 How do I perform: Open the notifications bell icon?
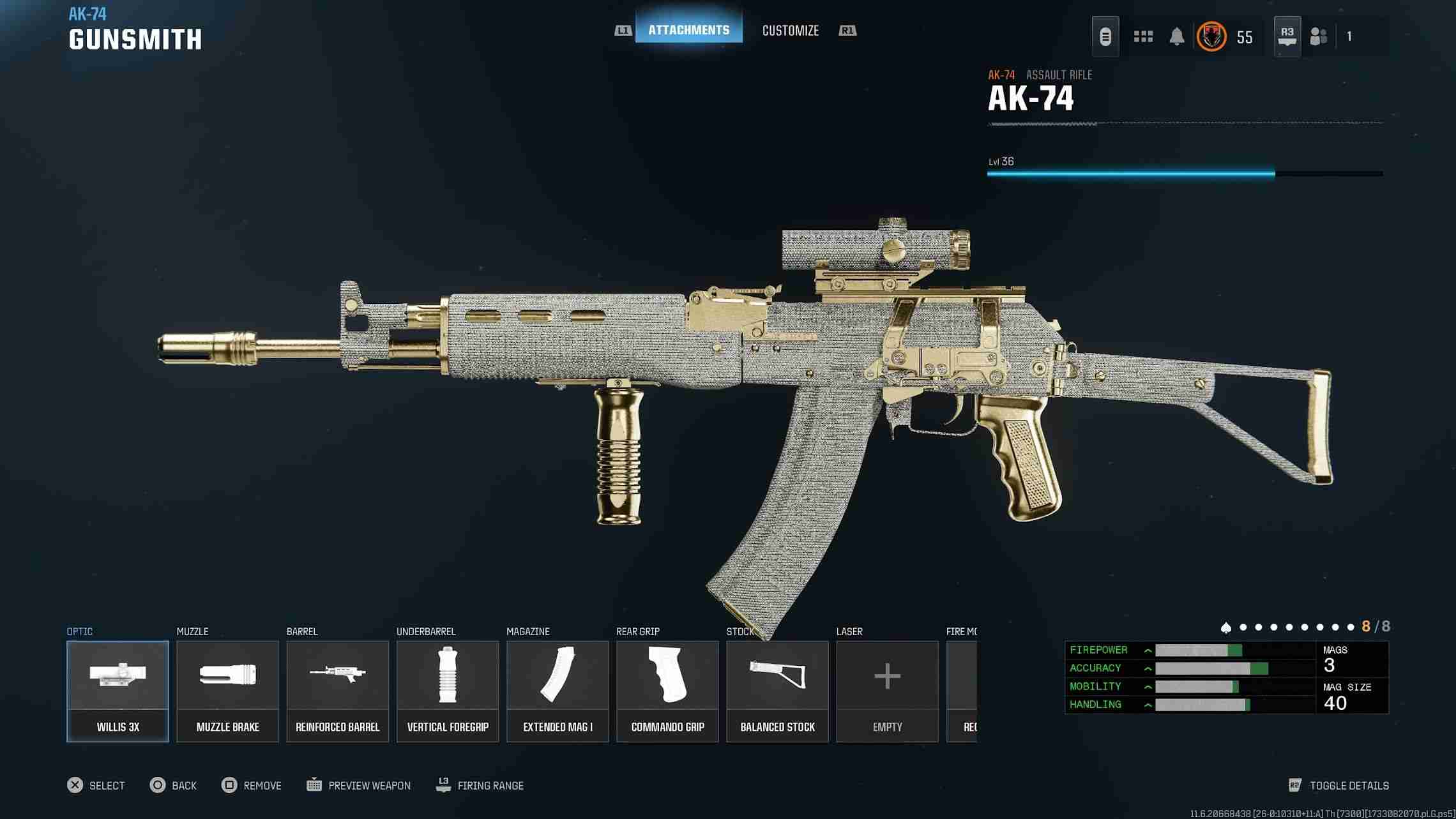(x=1177, y=36)
